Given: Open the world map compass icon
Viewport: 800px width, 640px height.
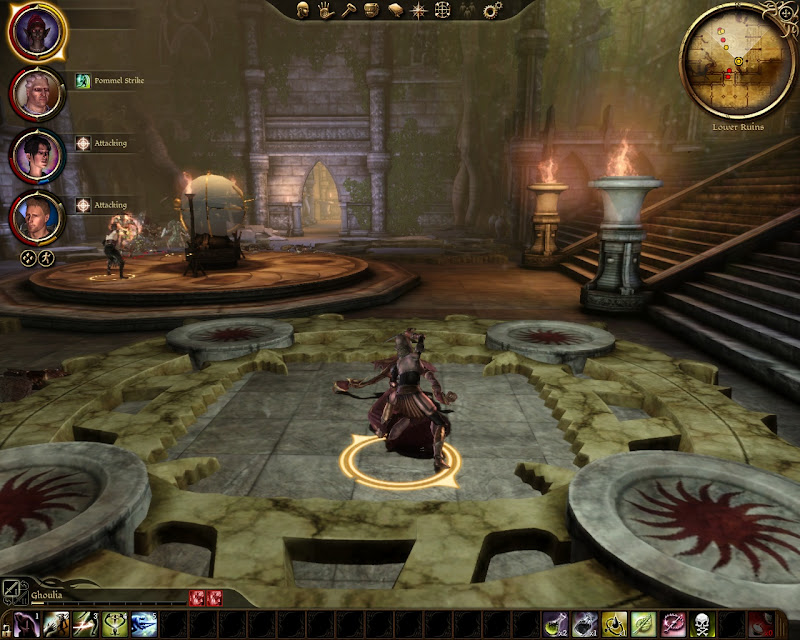Looking at the screenshot, I should point(418,10).
